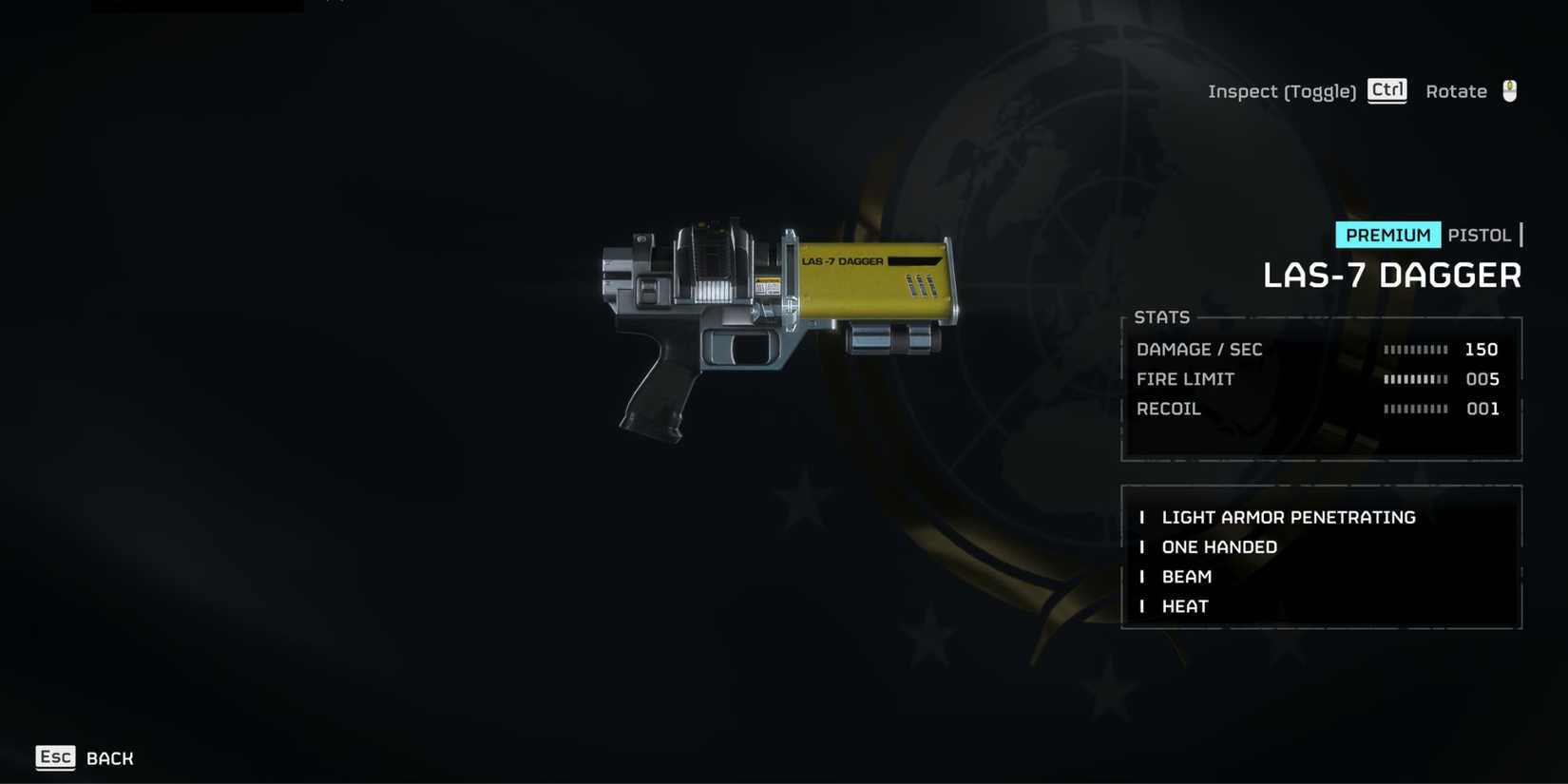Click the HEAT trait marker

point(1142,605)
